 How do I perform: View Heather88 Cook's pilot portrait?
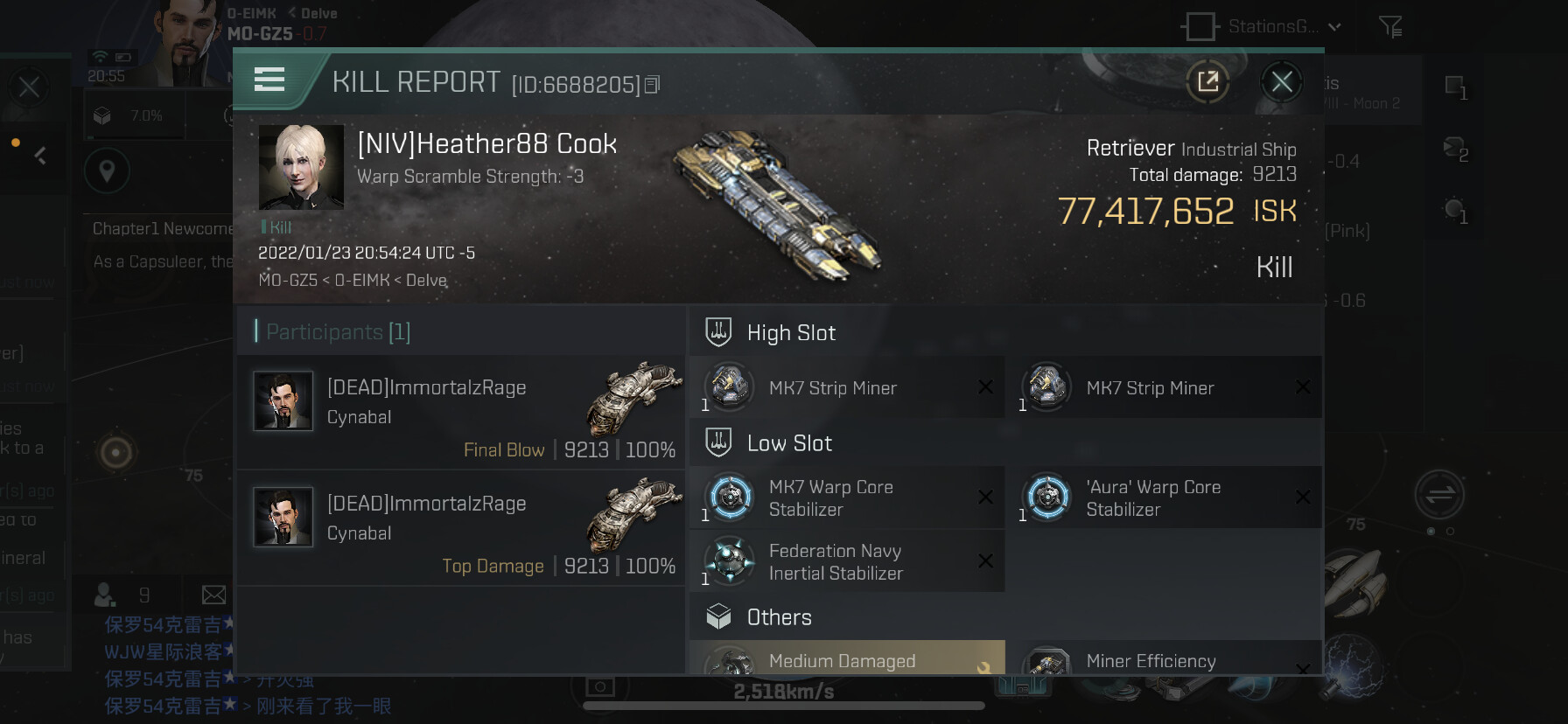pos(301,167)
